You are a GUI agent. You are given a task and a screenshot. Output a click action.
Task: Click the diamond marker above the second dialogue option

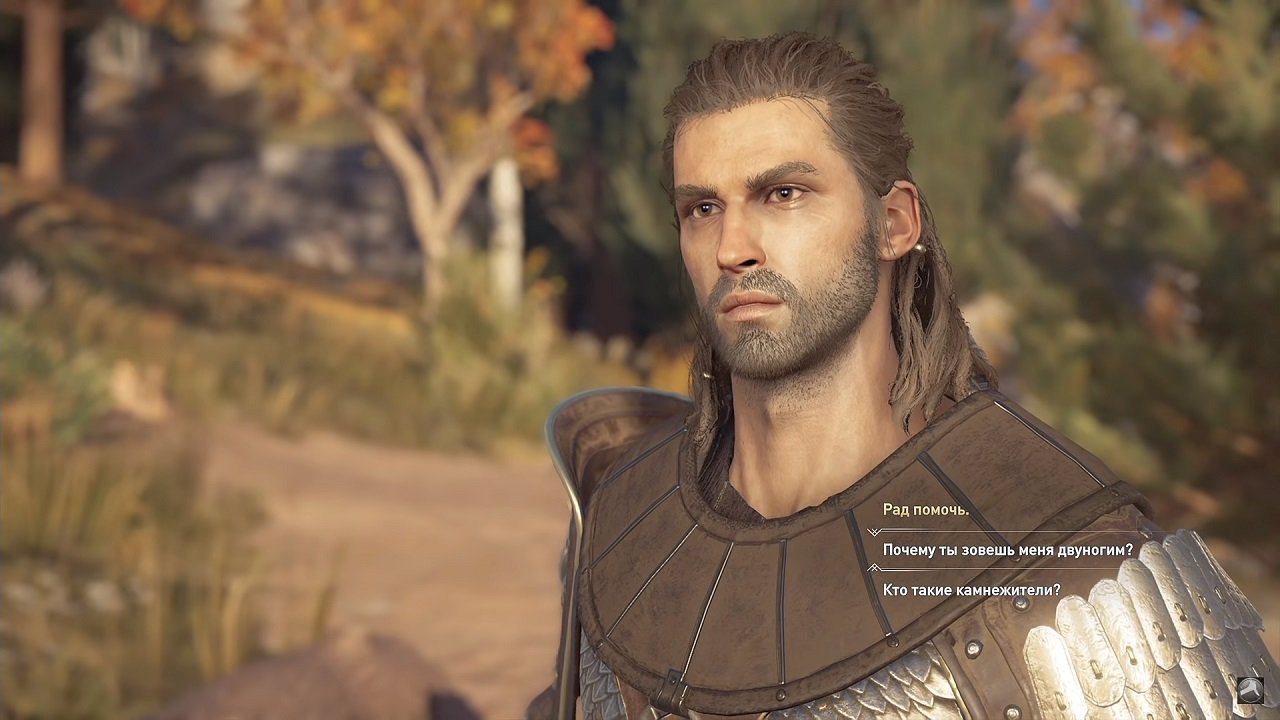pos(873,532)
